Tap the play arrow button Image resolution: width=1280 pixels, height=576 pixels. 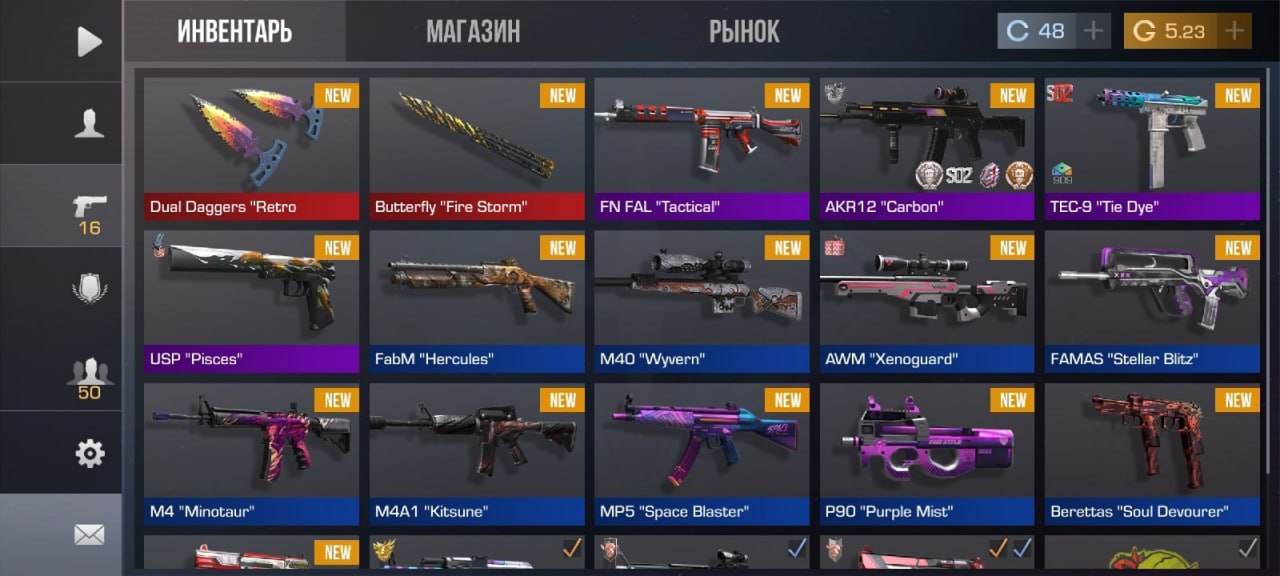(x=89, y=41)
